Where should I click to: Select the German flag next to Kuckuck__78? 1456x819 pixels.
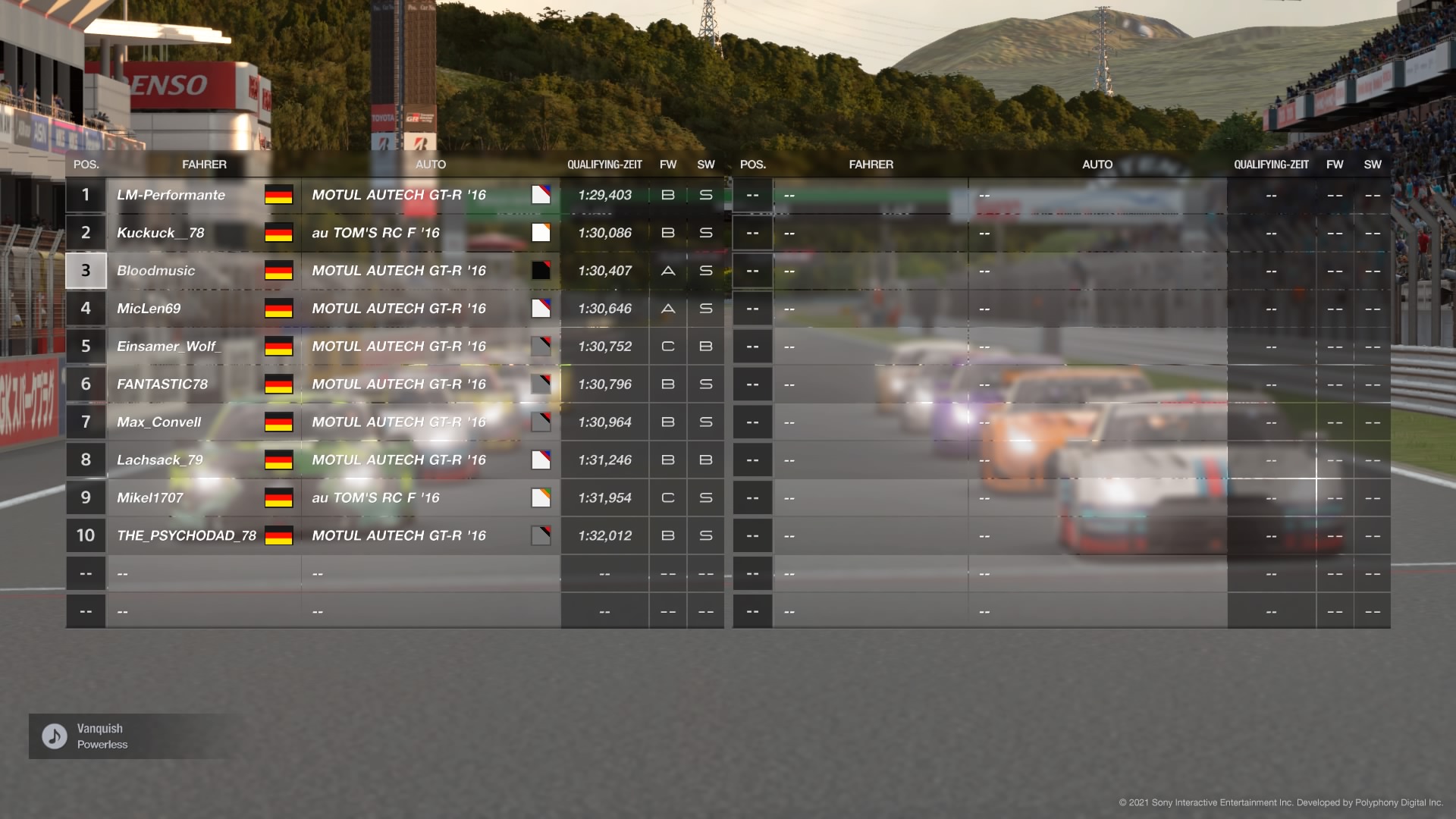278,233
